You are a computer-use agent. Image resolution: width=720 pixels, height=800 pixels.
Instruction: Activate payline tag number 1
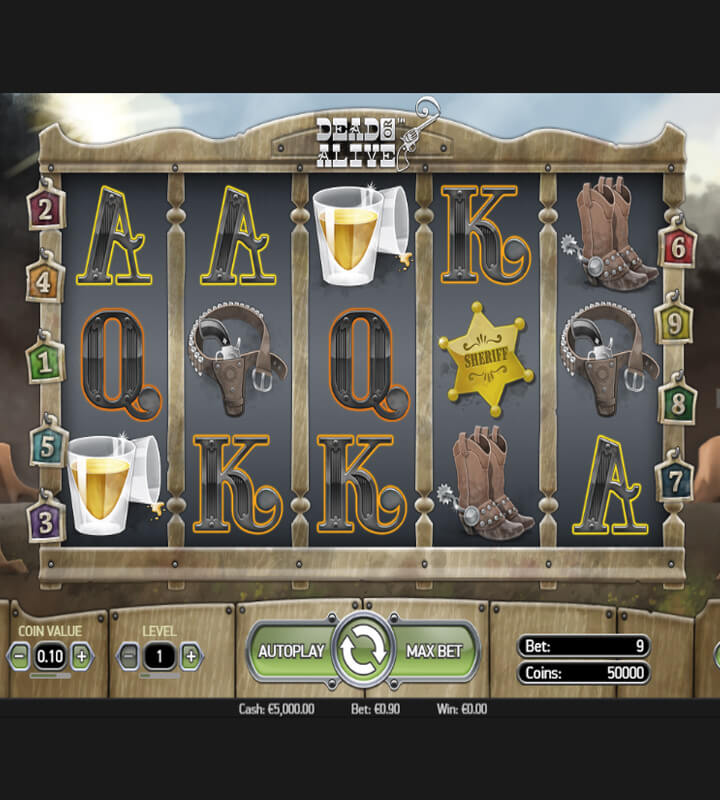44,362
